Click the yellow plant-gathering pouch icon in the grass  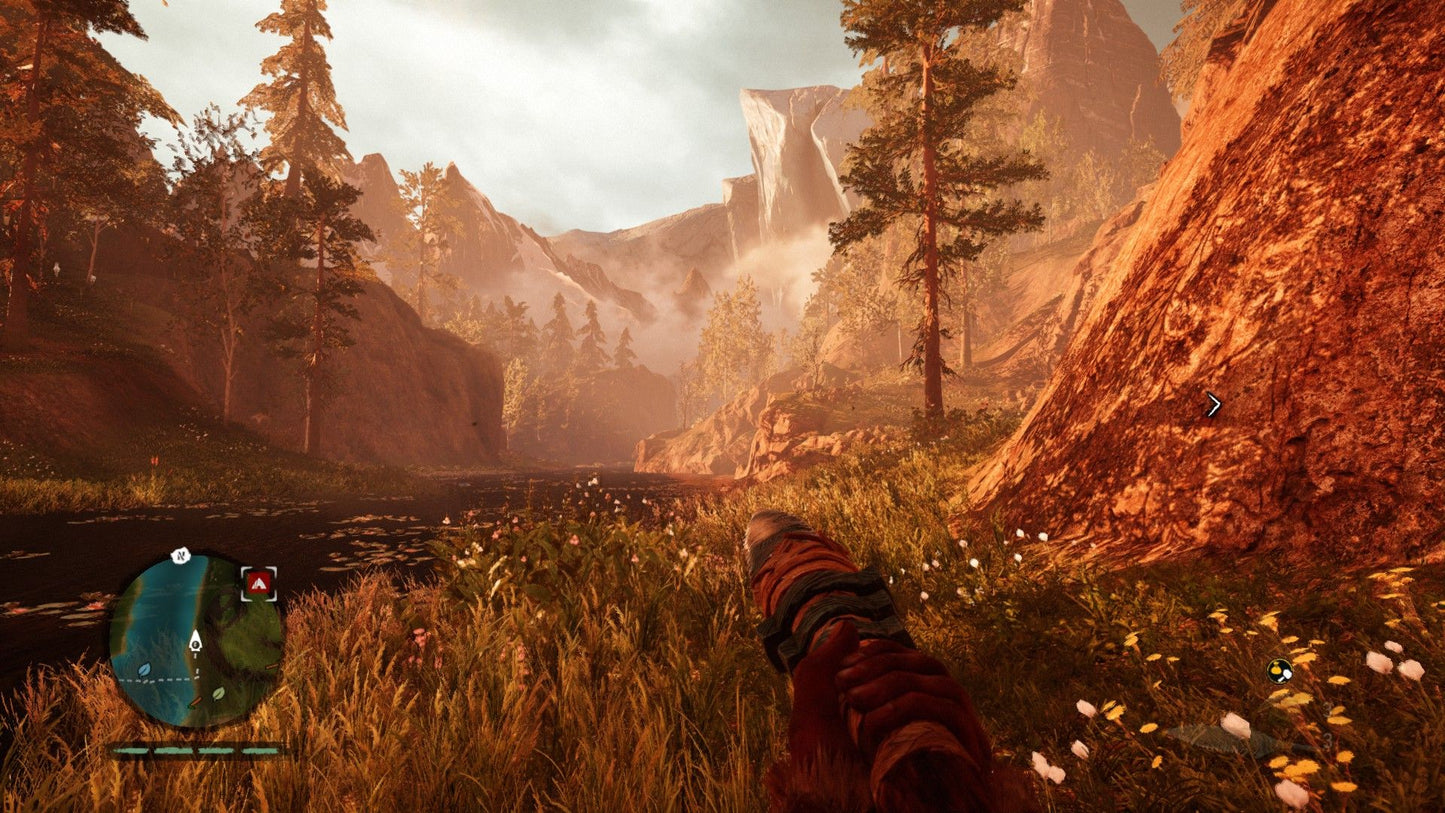1280,672
